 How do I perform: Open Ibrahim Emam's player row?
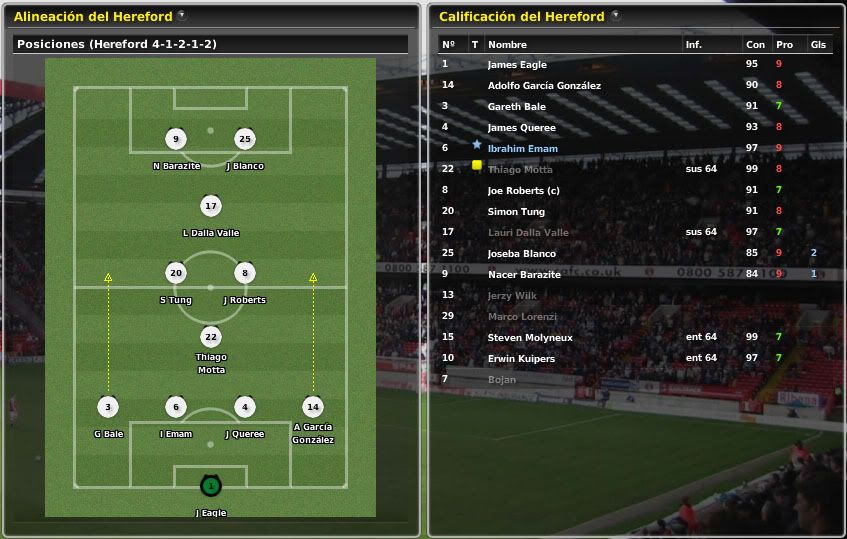(x=522, y=149)
